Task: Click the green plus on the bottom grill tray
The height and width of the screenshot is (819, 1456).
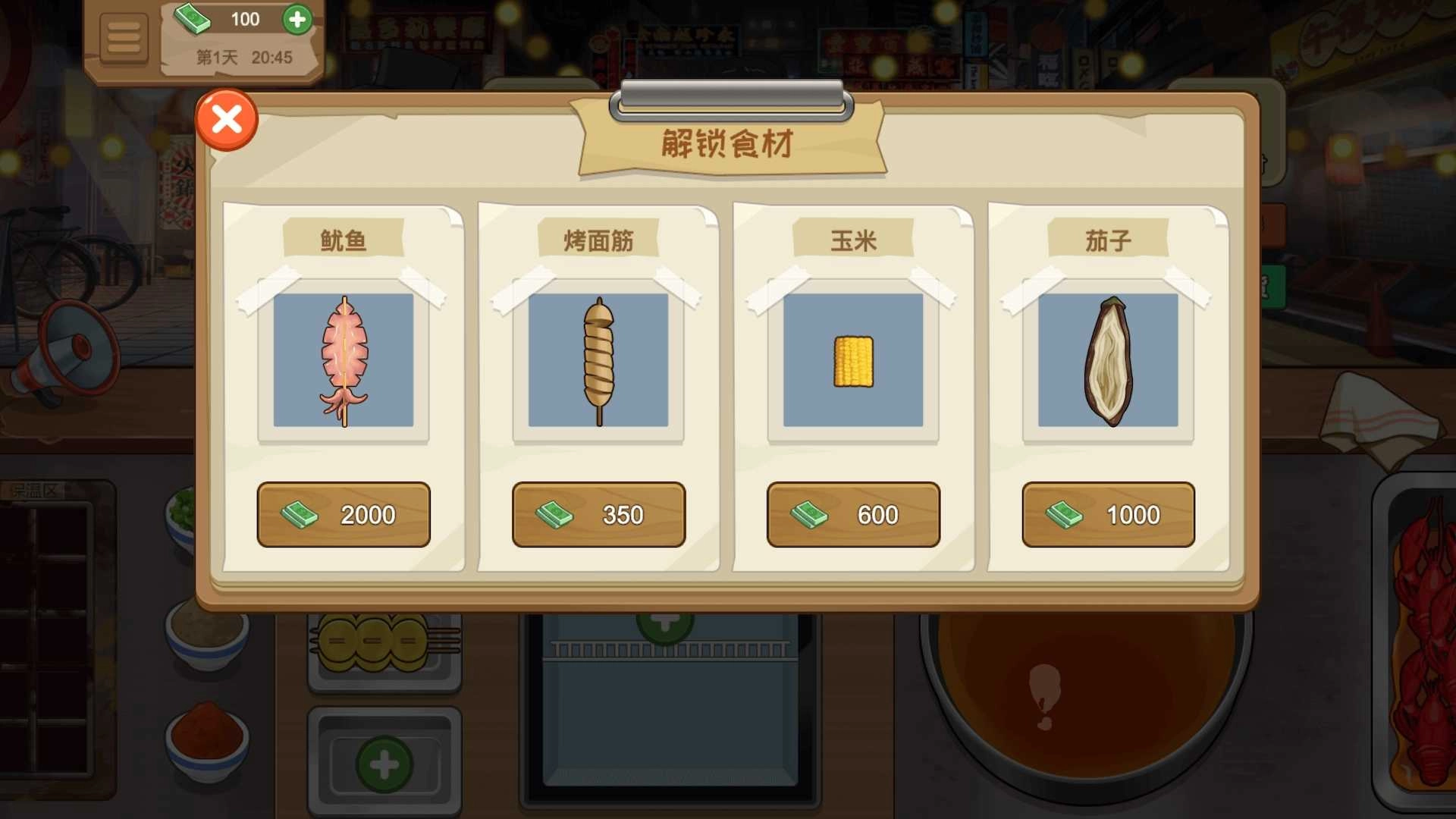Action: [x=384, y=762]
